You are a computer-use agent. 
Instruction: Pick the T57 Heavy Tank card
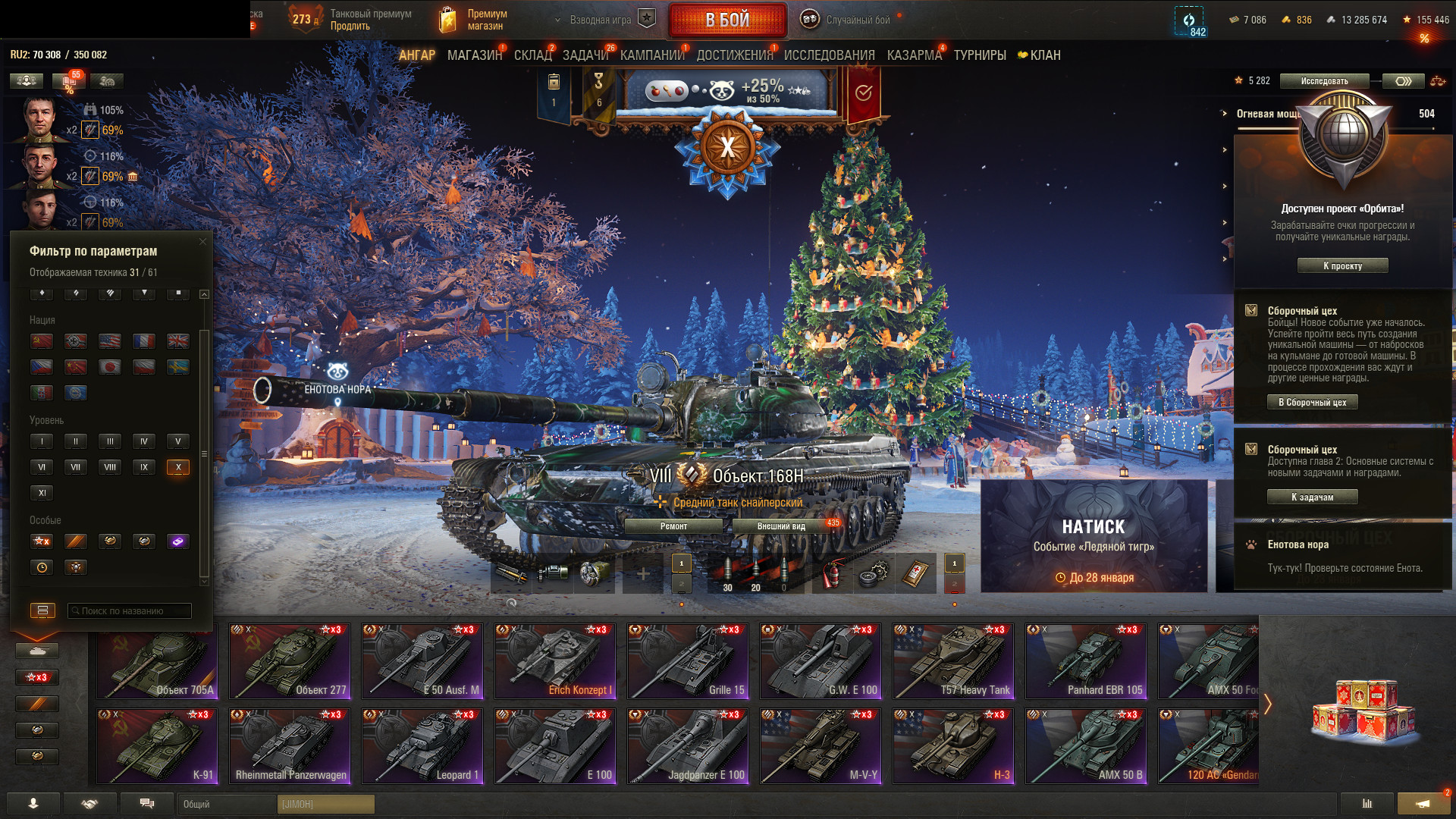953,661
